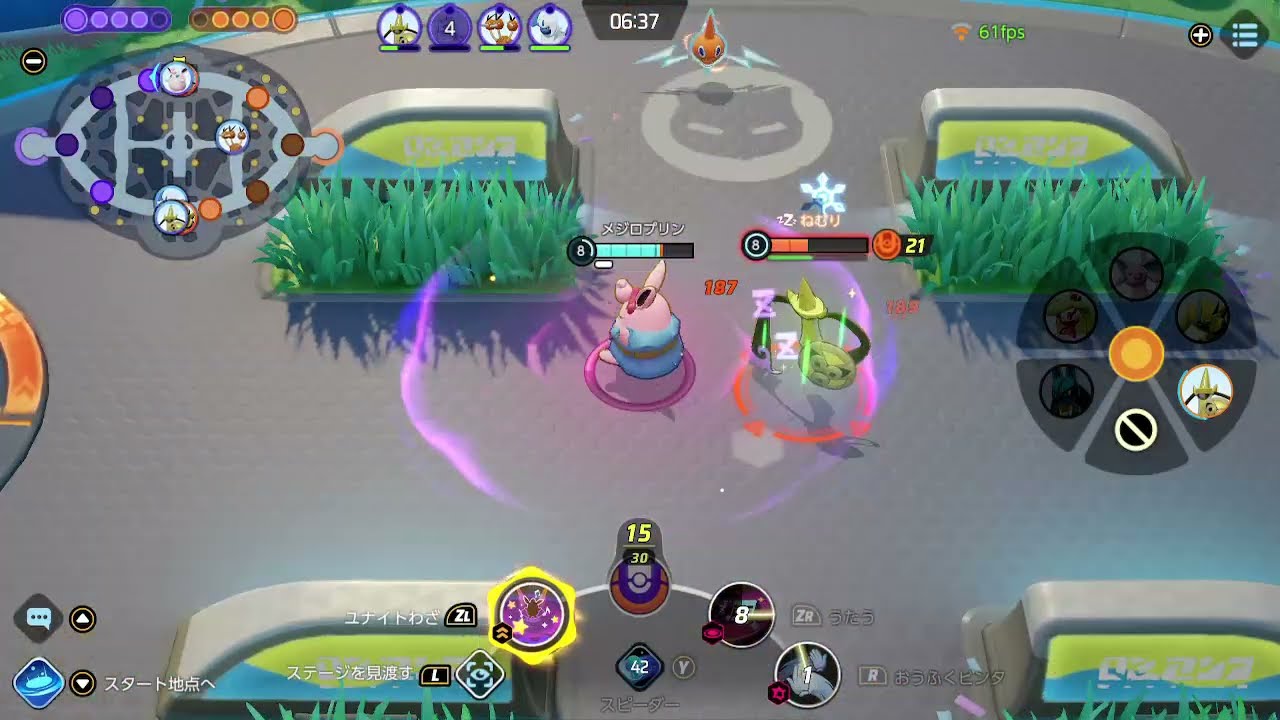Open the list menu icon

(1245, 36)
